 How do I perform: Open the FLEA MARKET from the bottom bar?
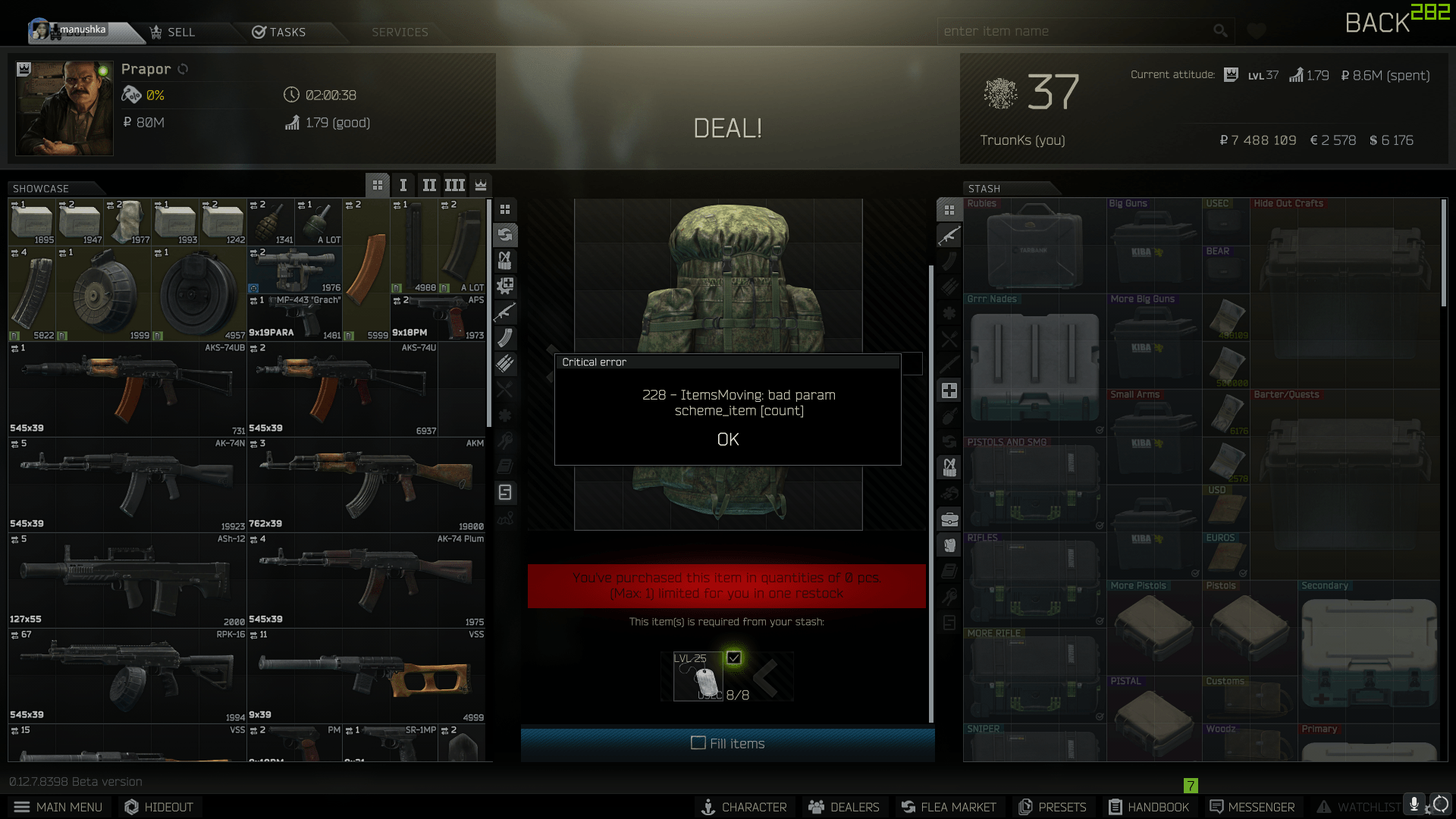pos(949,807)
